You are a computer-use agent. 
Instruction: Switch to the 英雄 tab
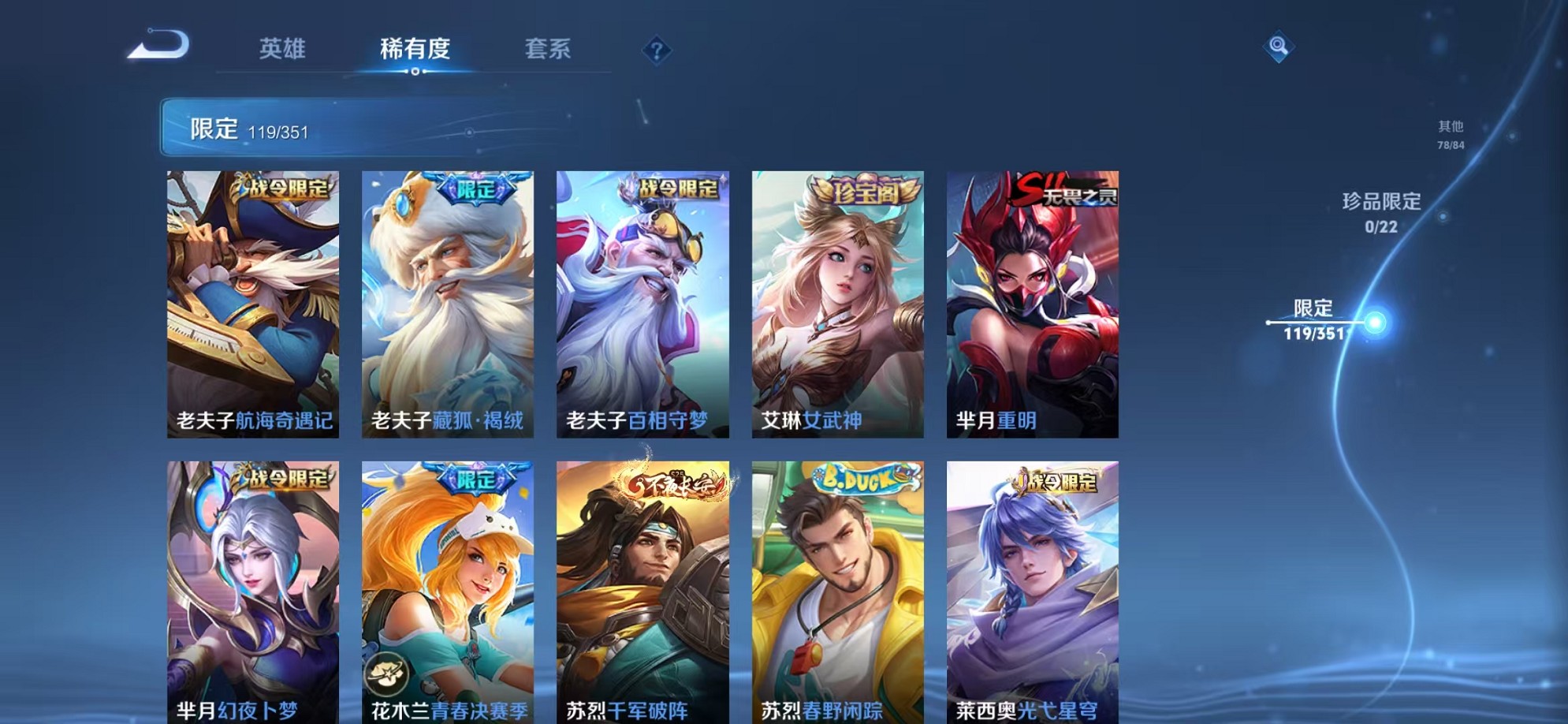(x=283, y=49)
